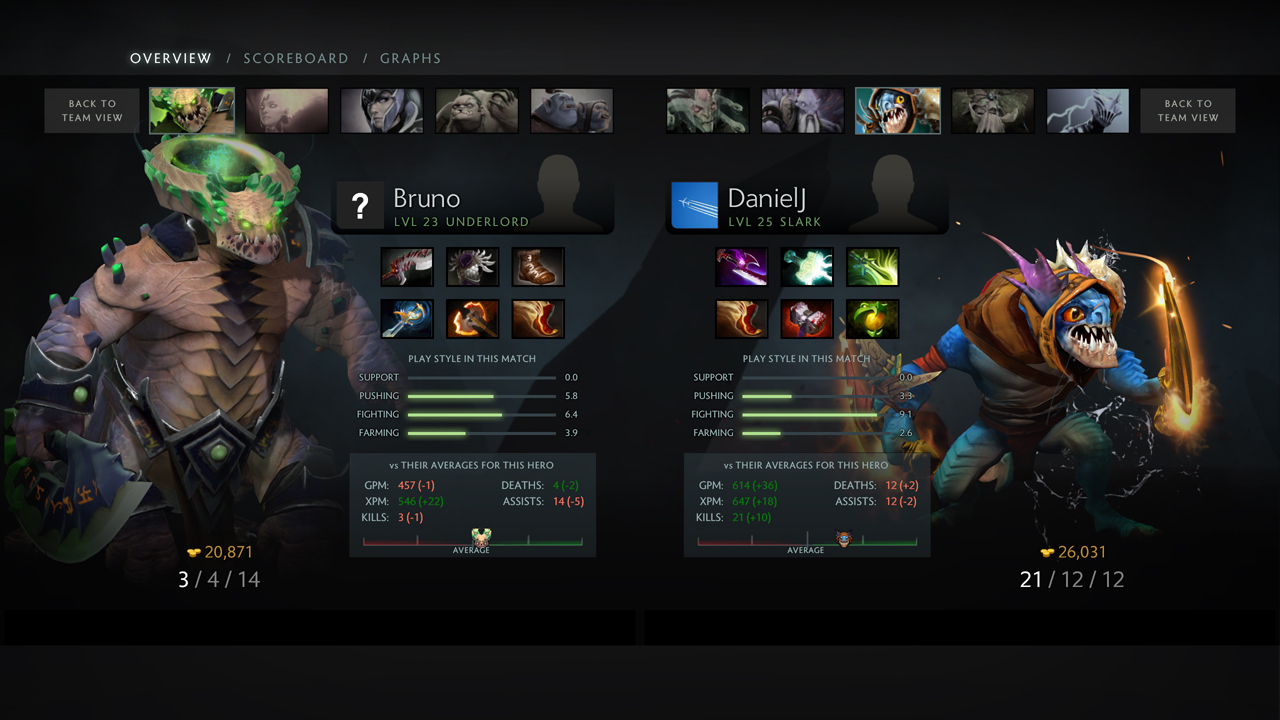The width and height of the screenshot is (1280, 720).
Task: Open the armored shroud item in Bruno's top row
Action: (x=472, y=266)
